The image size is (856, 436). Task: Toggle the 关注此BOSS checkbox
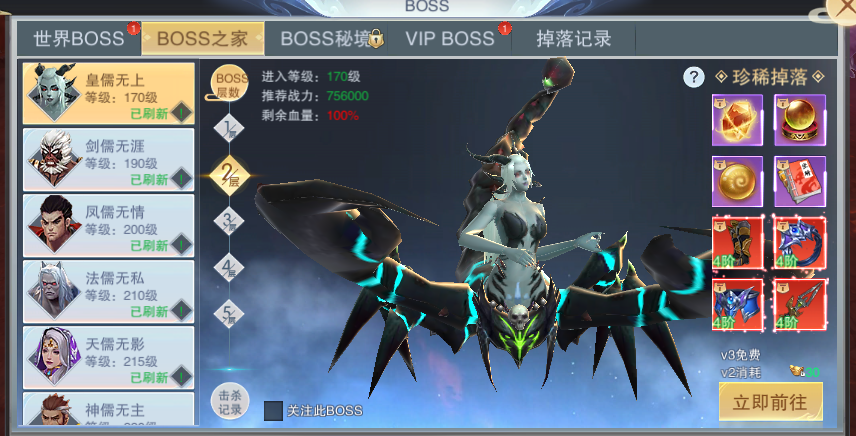(274, 411)
